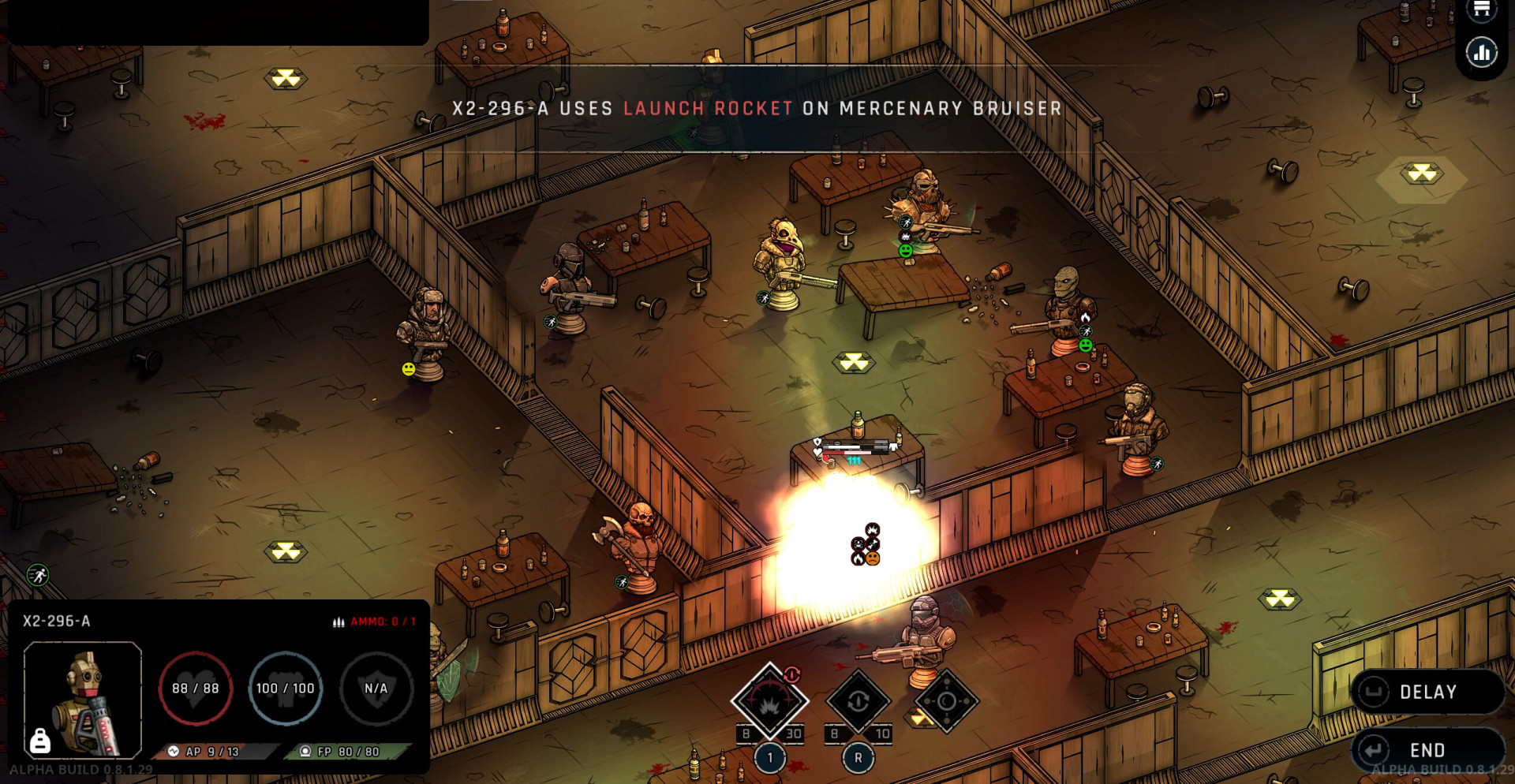This screenshot has height=784, width=1515.
Task: End the current turn
Action: (x=1427, y=749)
